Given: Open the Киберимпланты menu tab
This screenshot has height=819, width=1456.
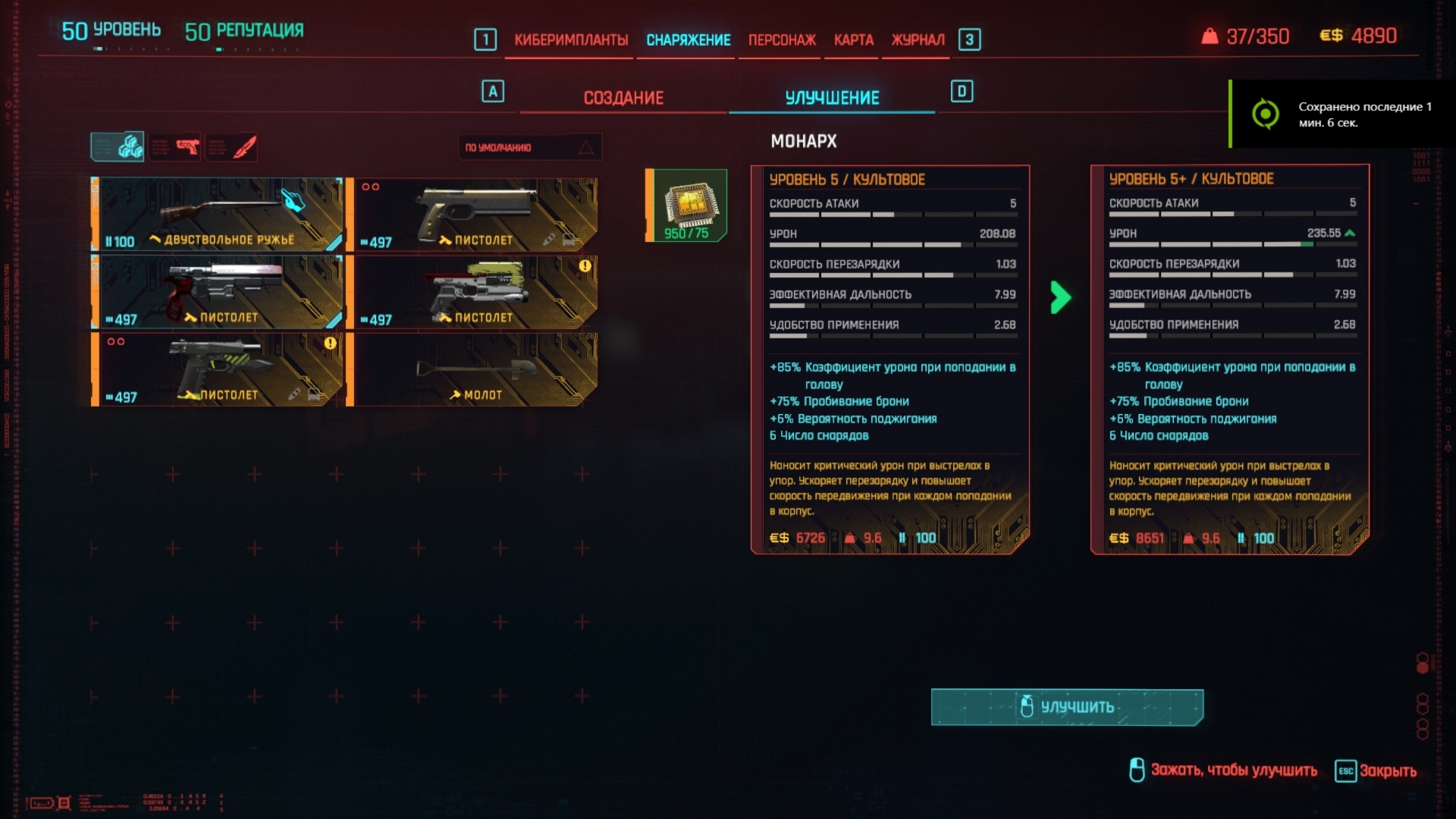Looking at the screenshot, I should click(x=570, y=39).
